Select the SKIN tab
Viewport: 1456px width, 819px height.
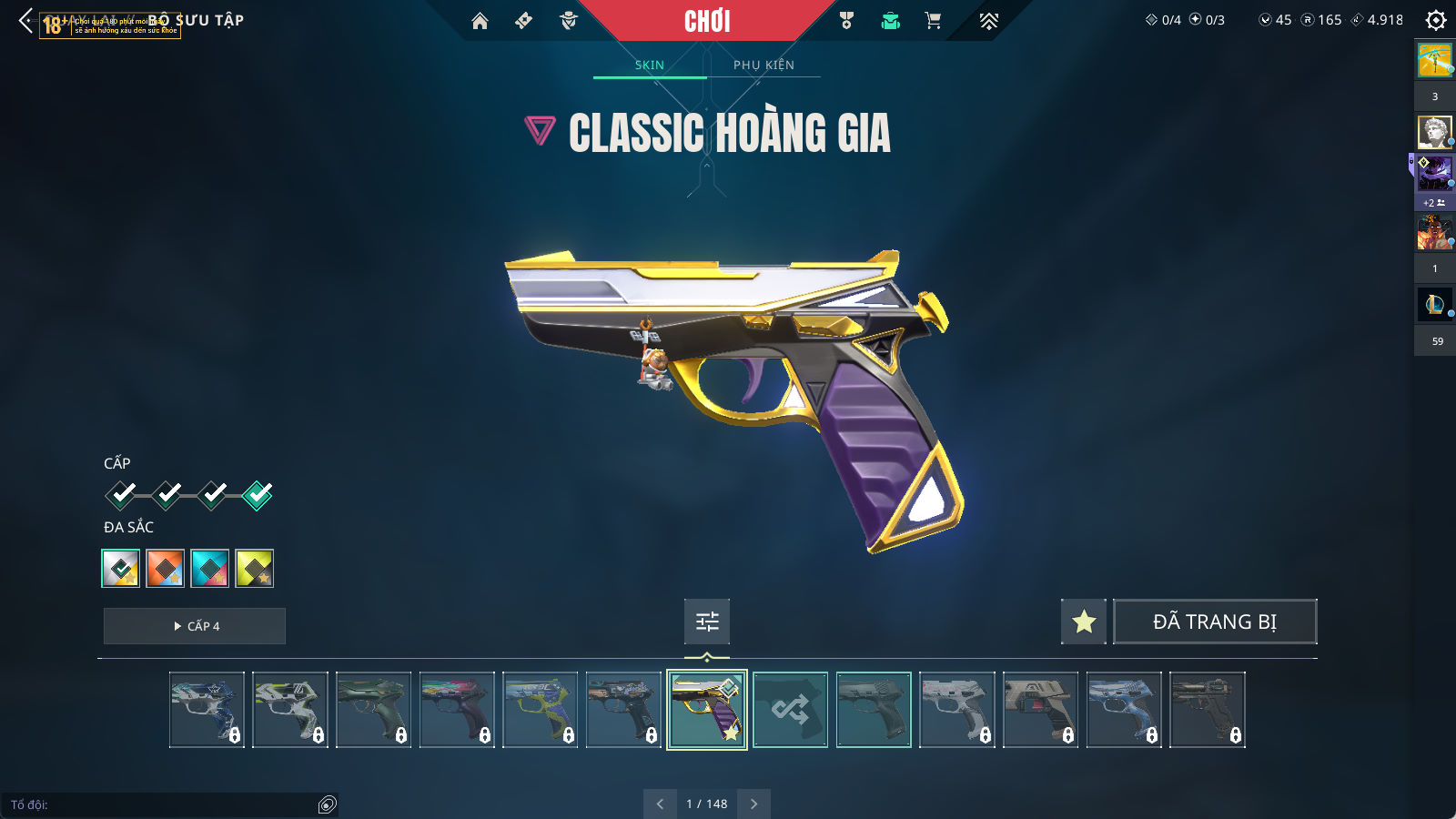(x=650, y=66)
